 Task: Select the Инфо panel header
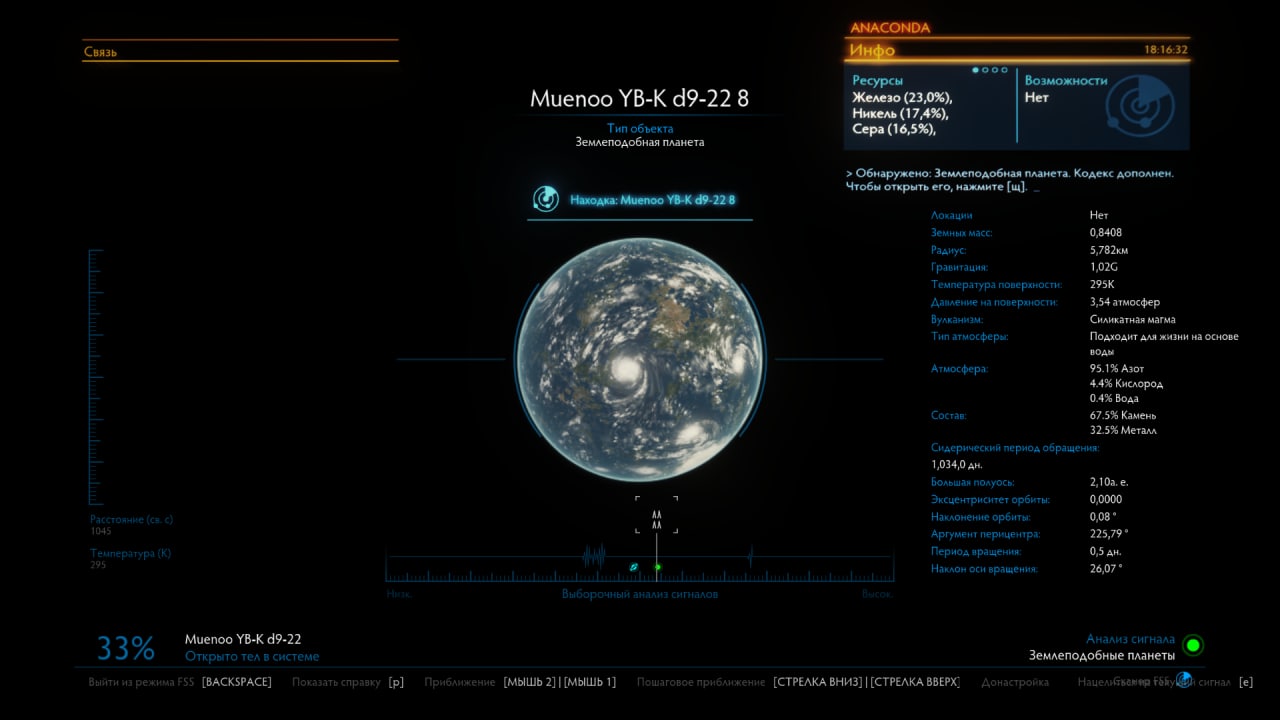click(x=872, y=50)
